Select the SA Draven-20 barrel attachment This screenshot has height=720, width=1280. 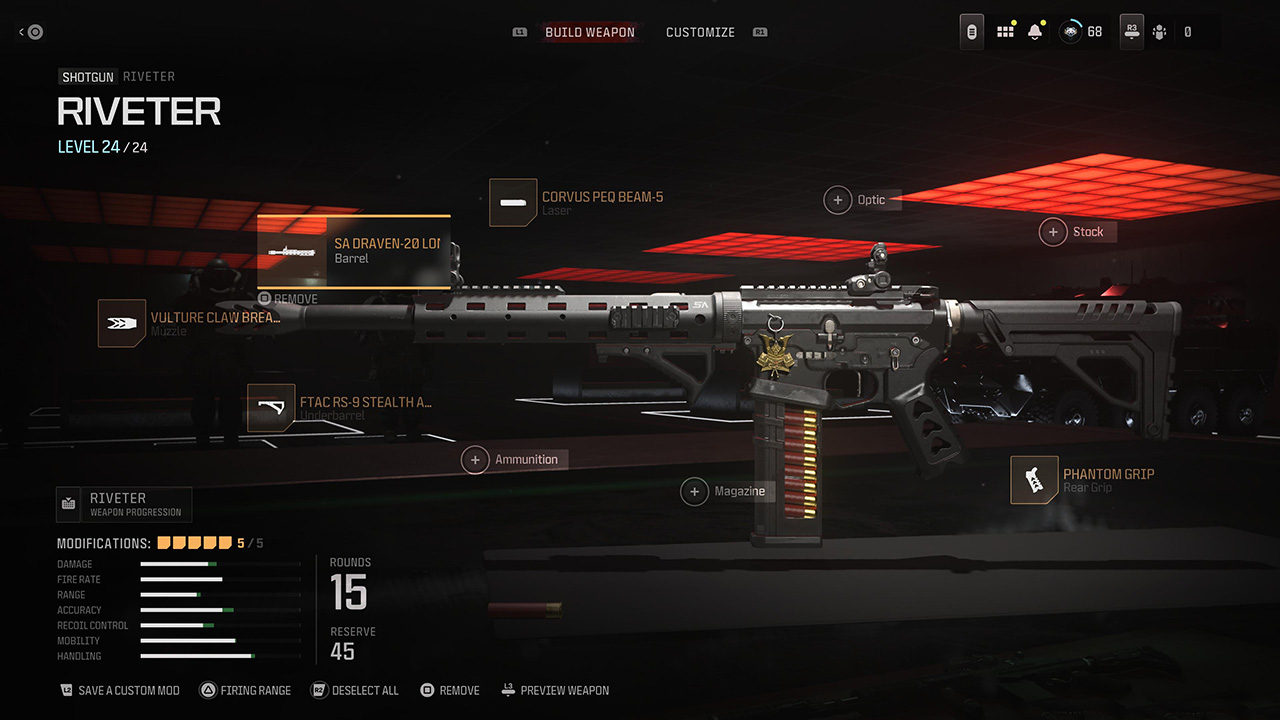click(353, 251)
